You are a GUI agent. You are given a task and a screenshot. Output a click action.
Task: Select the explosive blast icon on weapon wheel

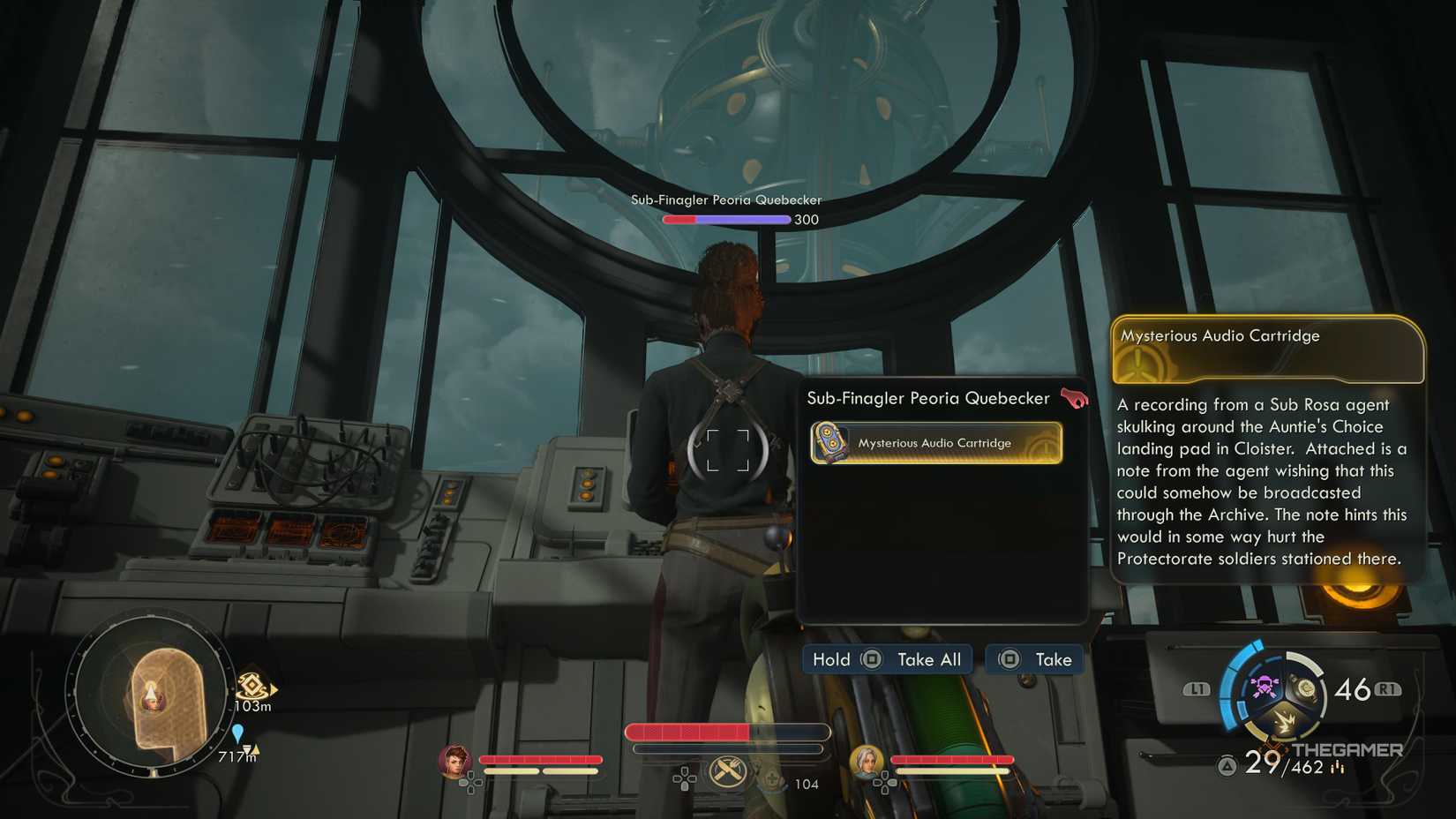(x=1284, y=719)
